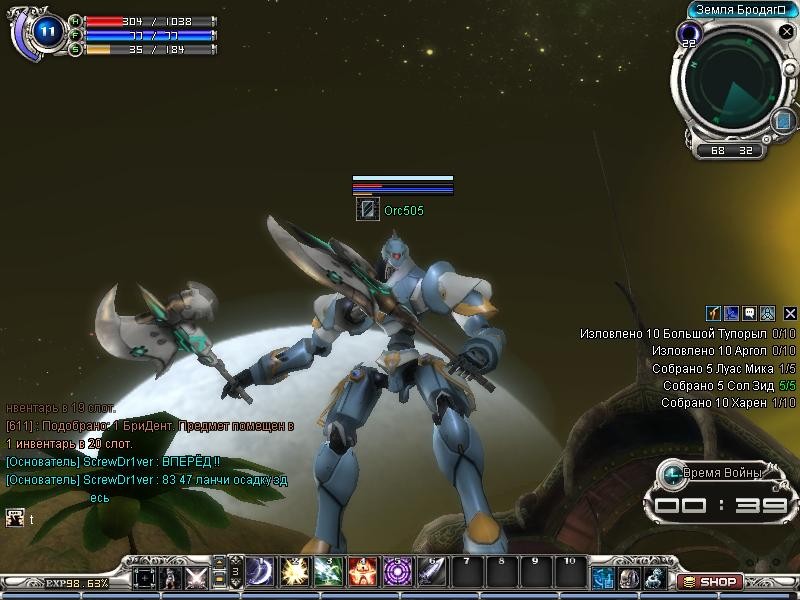Open the SHOP button

[711, 581]
